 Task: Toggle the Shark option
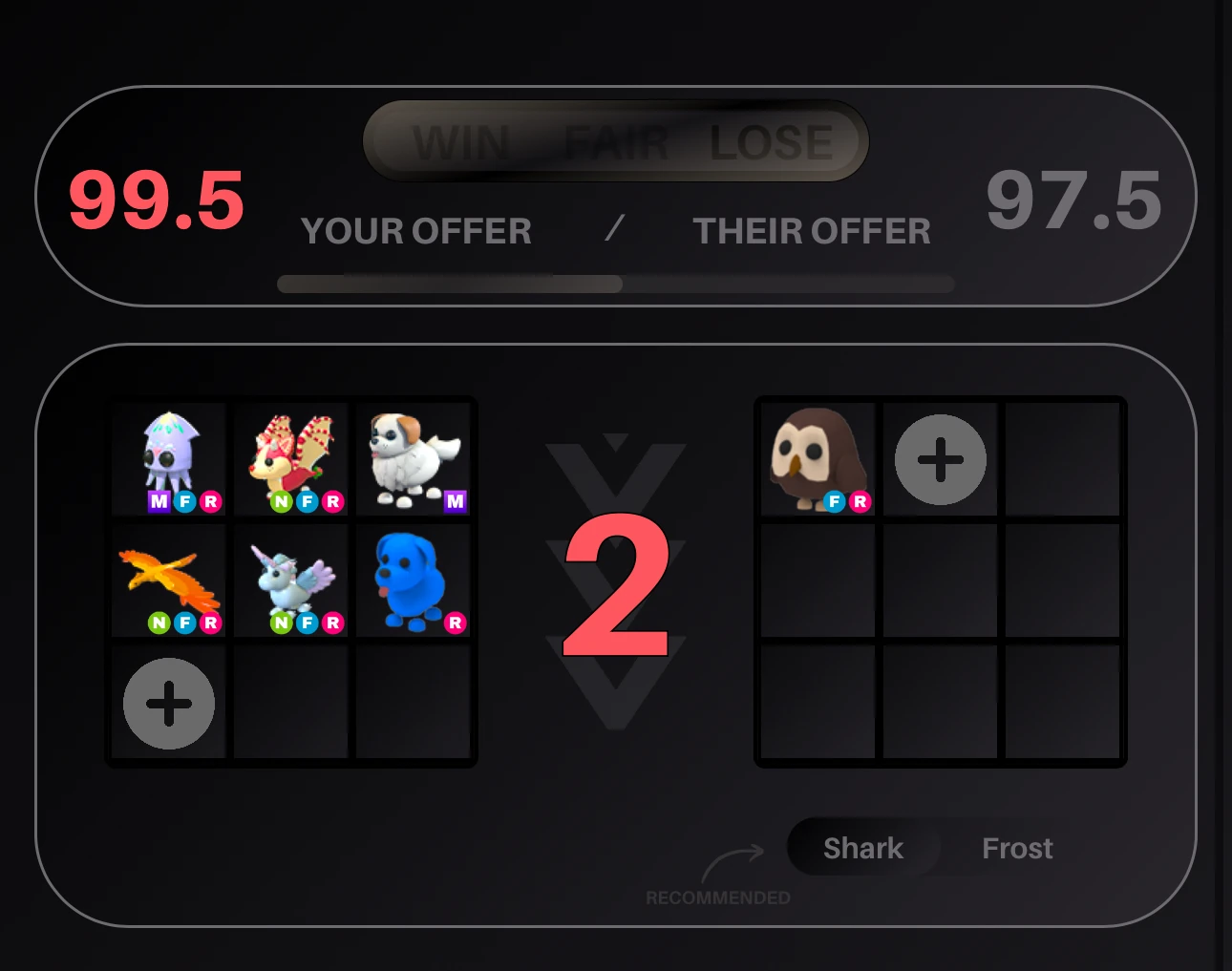coord(862,848)
